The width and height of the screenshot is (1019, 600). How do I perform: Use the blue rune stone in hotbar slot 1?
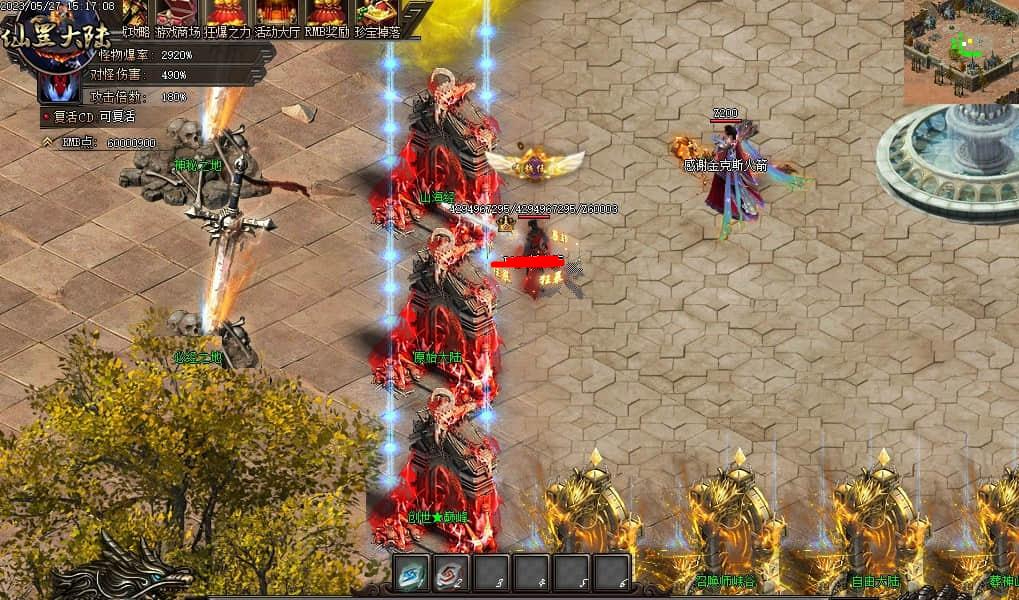pos(411,574)
